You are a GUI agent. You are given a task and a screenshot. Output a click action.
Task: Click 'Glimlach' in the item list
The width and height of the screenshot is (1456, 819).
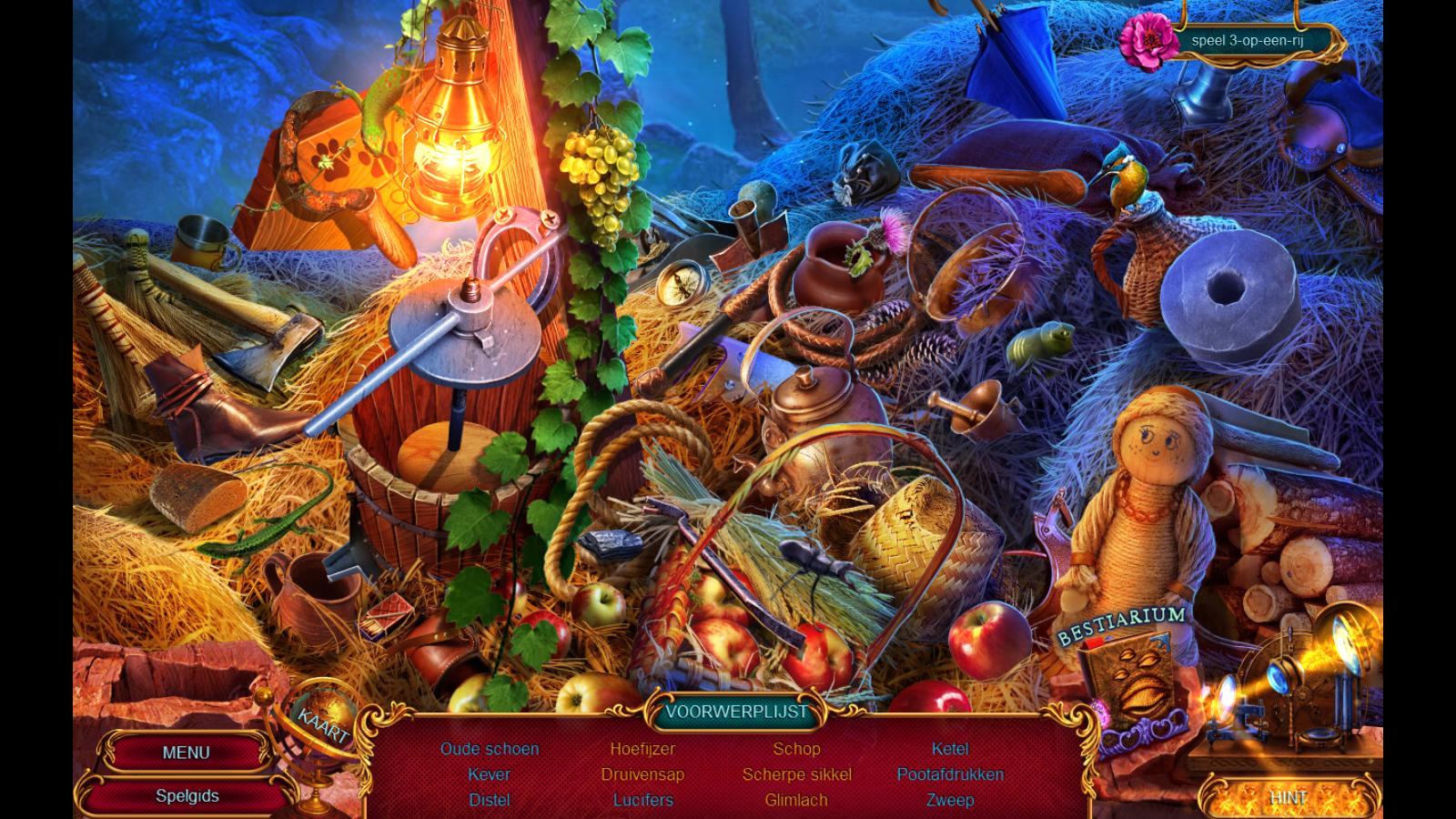(x=796, y=800)
